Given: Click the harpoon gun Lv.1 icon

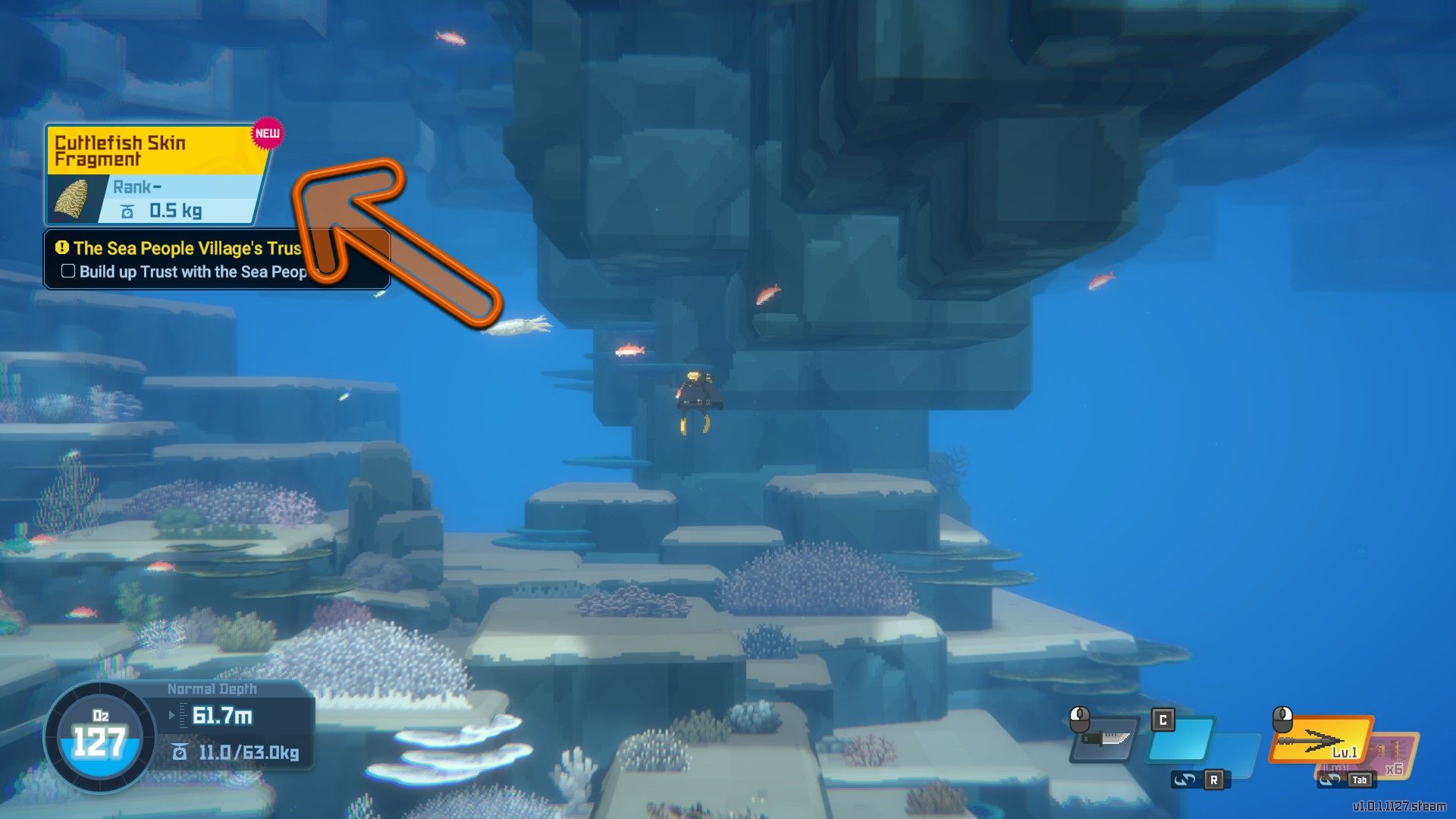Looking at the screenshot, I should 1322,739.
